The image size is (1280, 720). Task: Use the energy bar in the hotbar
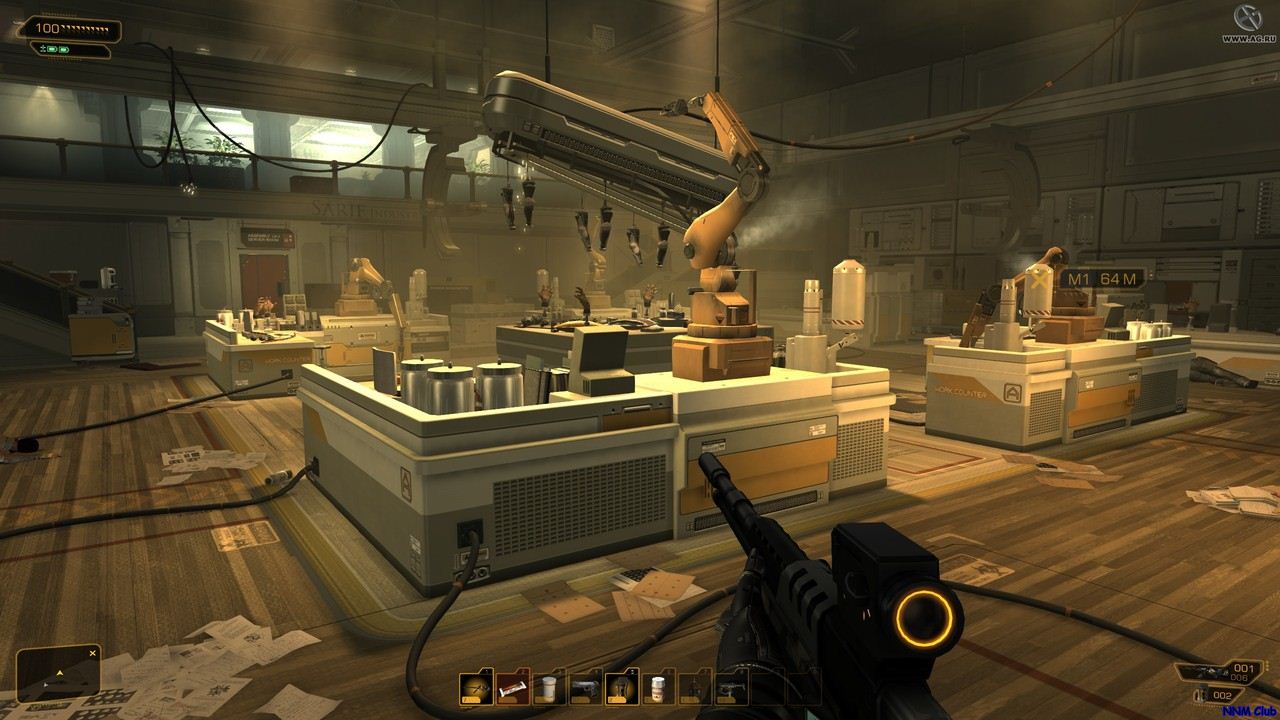[x=513, y=688]
